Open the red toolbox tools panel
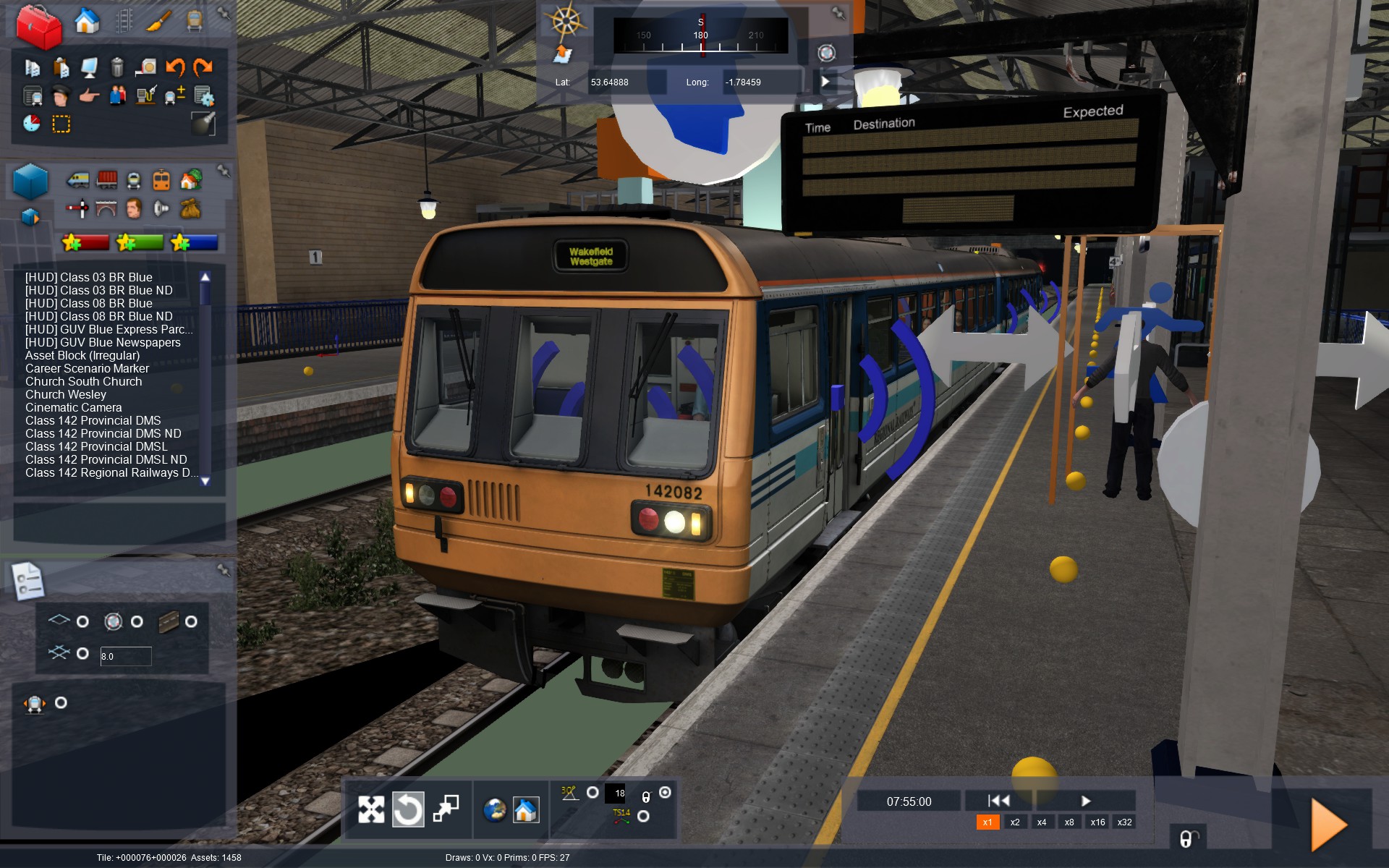Screen dimensions: 1389x868 [40, 25]
